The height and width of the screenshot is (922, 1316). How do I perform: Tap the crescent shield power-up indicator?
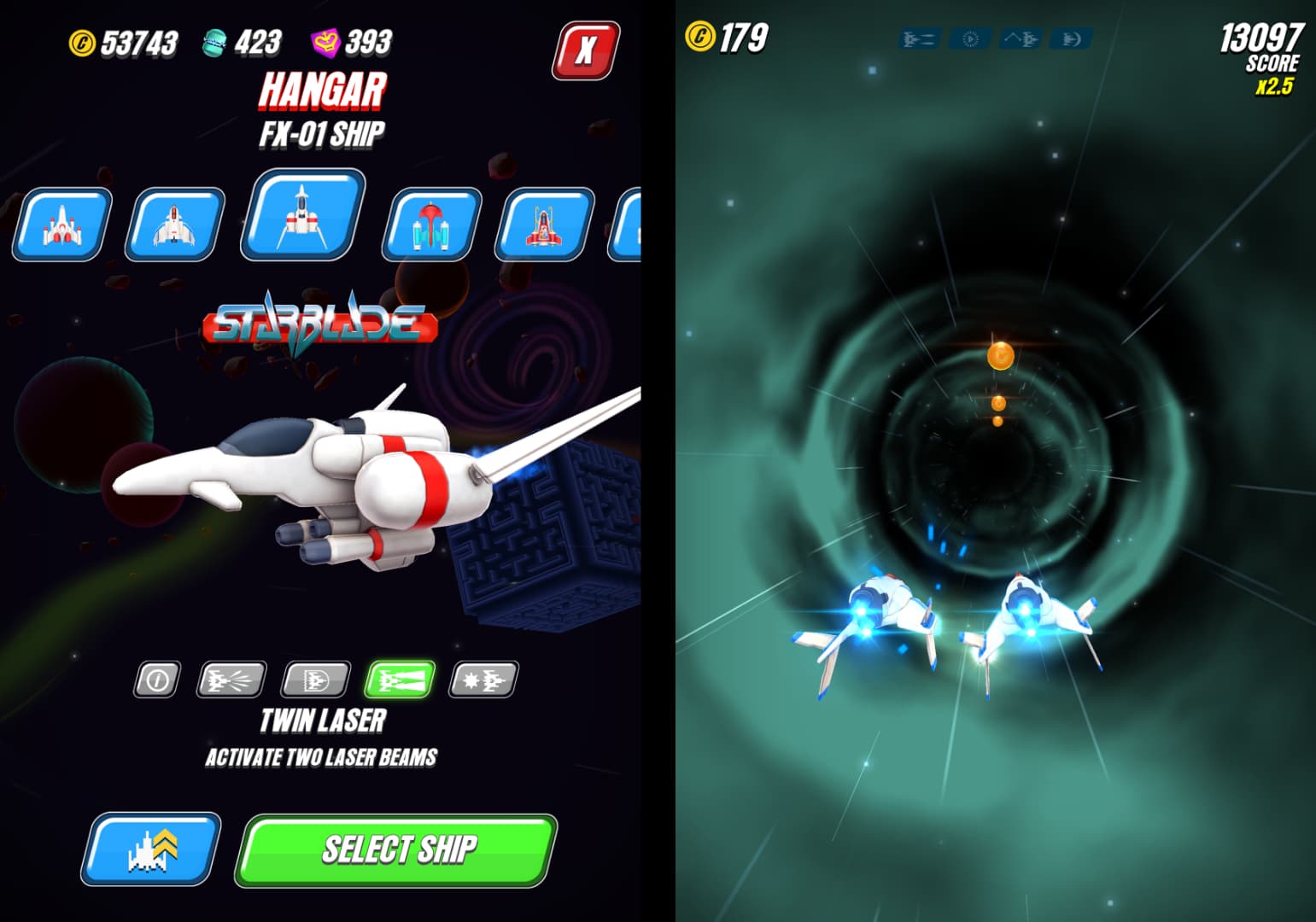(x=1072, y=39)
